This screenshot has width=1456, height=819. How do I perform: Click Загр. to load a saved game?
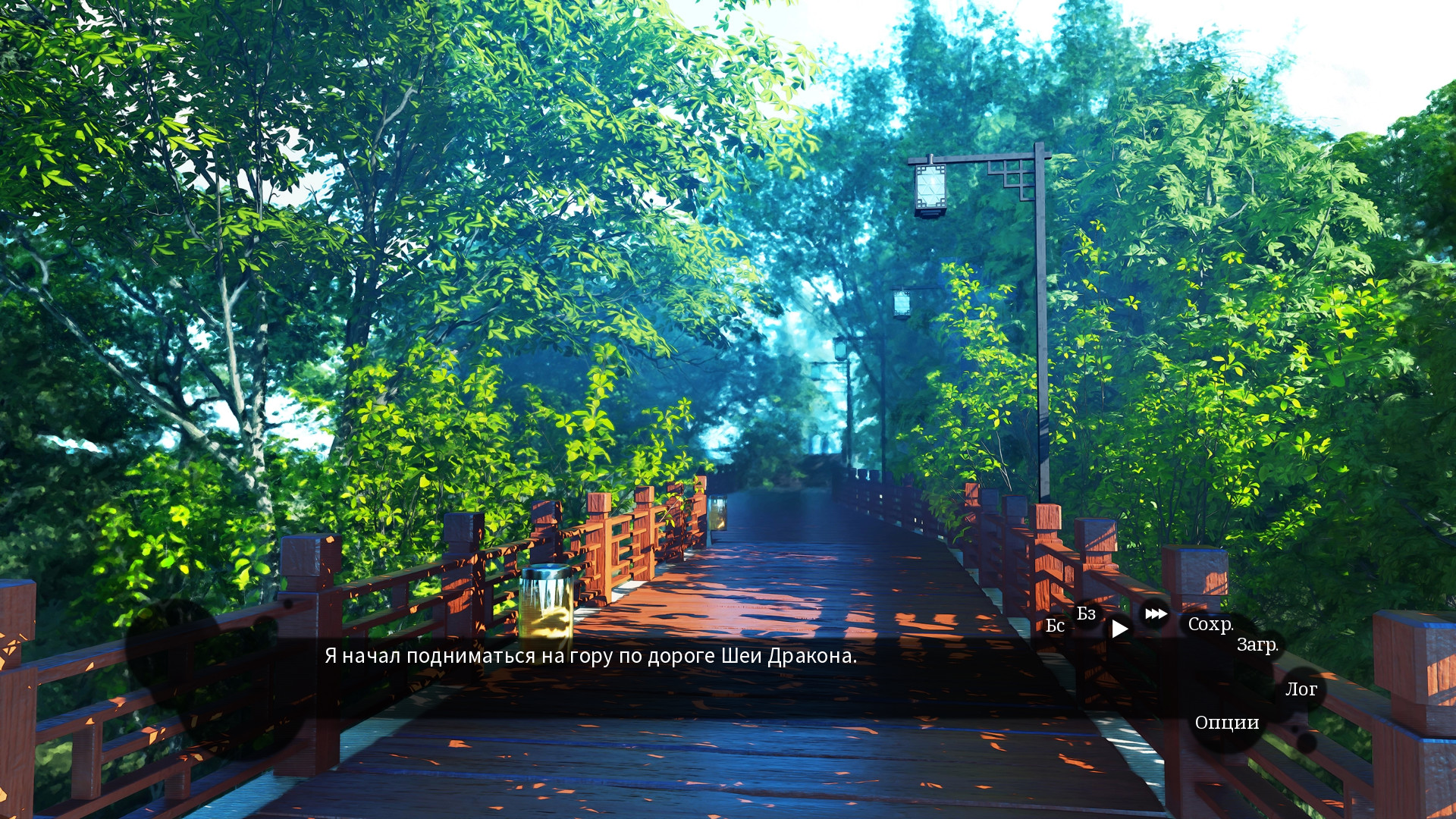tap(1258, 647)
